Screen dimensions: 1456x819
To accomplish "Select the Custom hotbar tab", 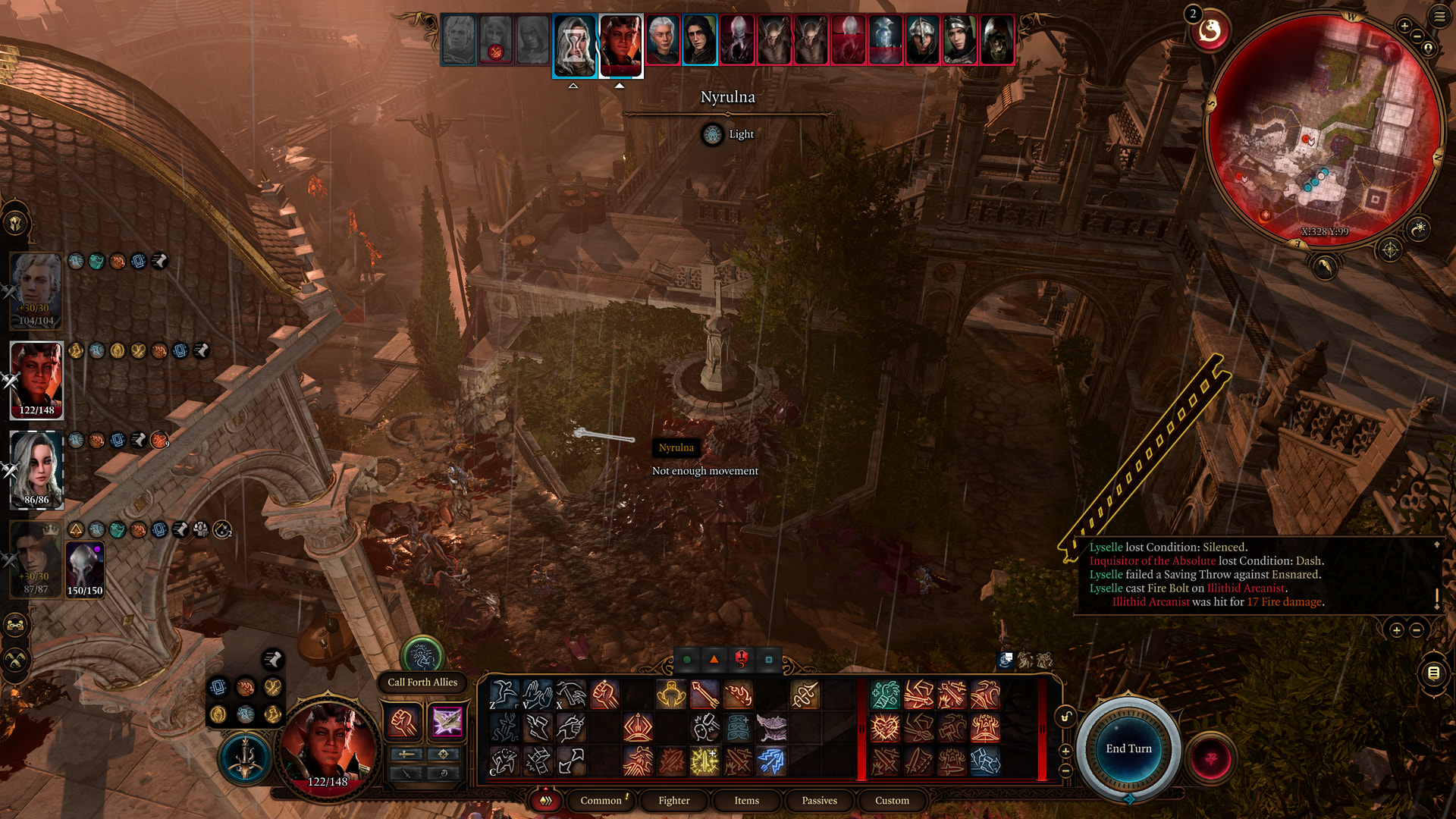I will (892, 800).
